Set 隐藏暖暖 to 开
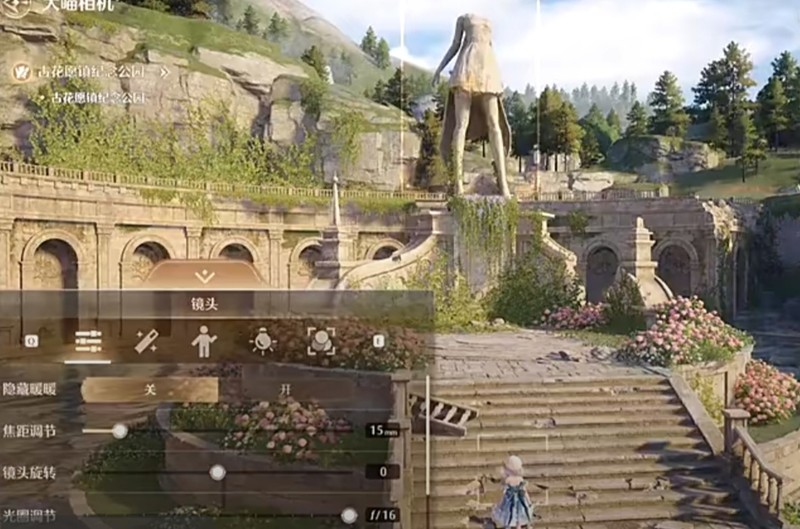Image resolution: width=800 pixels, height=529 pixels. coord(286,390)
